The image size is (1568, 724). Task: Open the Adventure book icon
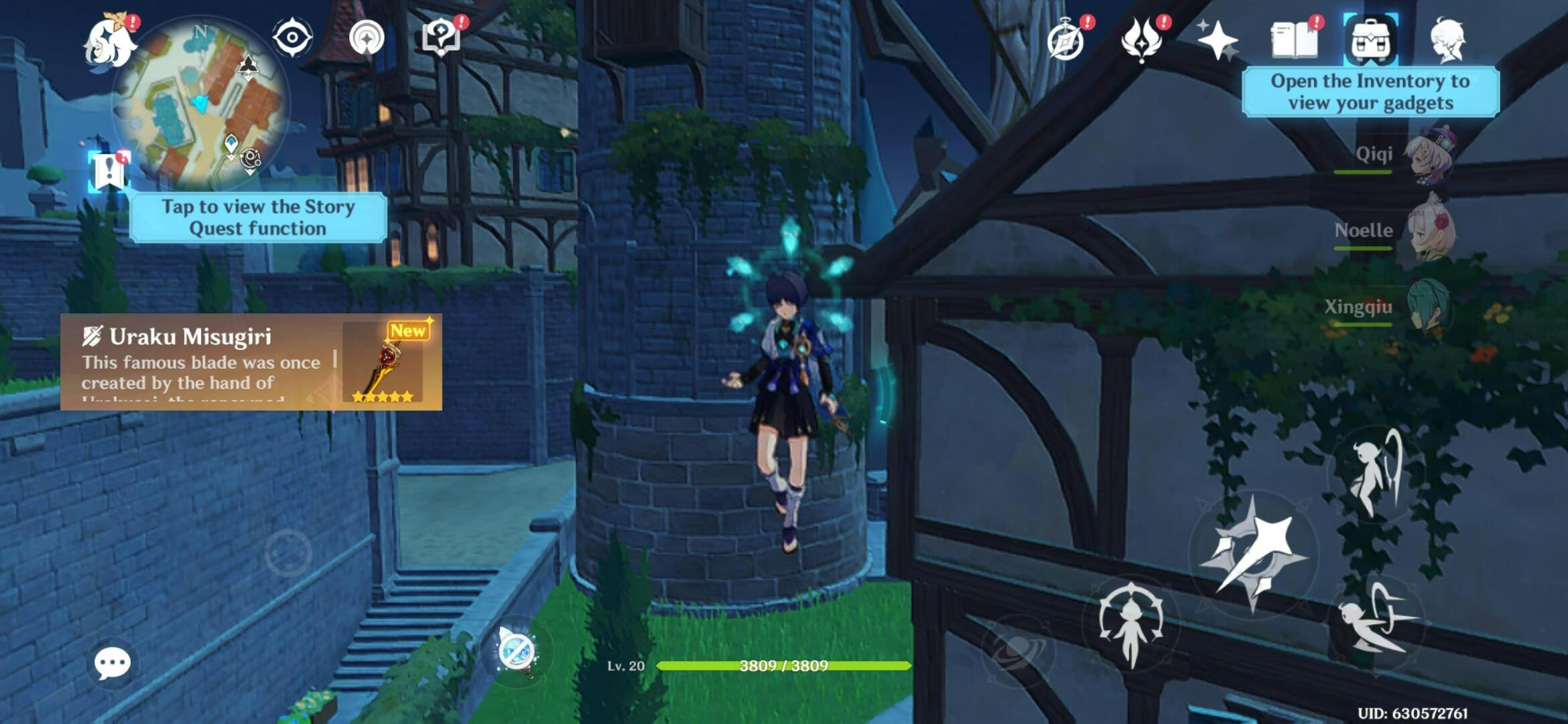pos(1294,40)
